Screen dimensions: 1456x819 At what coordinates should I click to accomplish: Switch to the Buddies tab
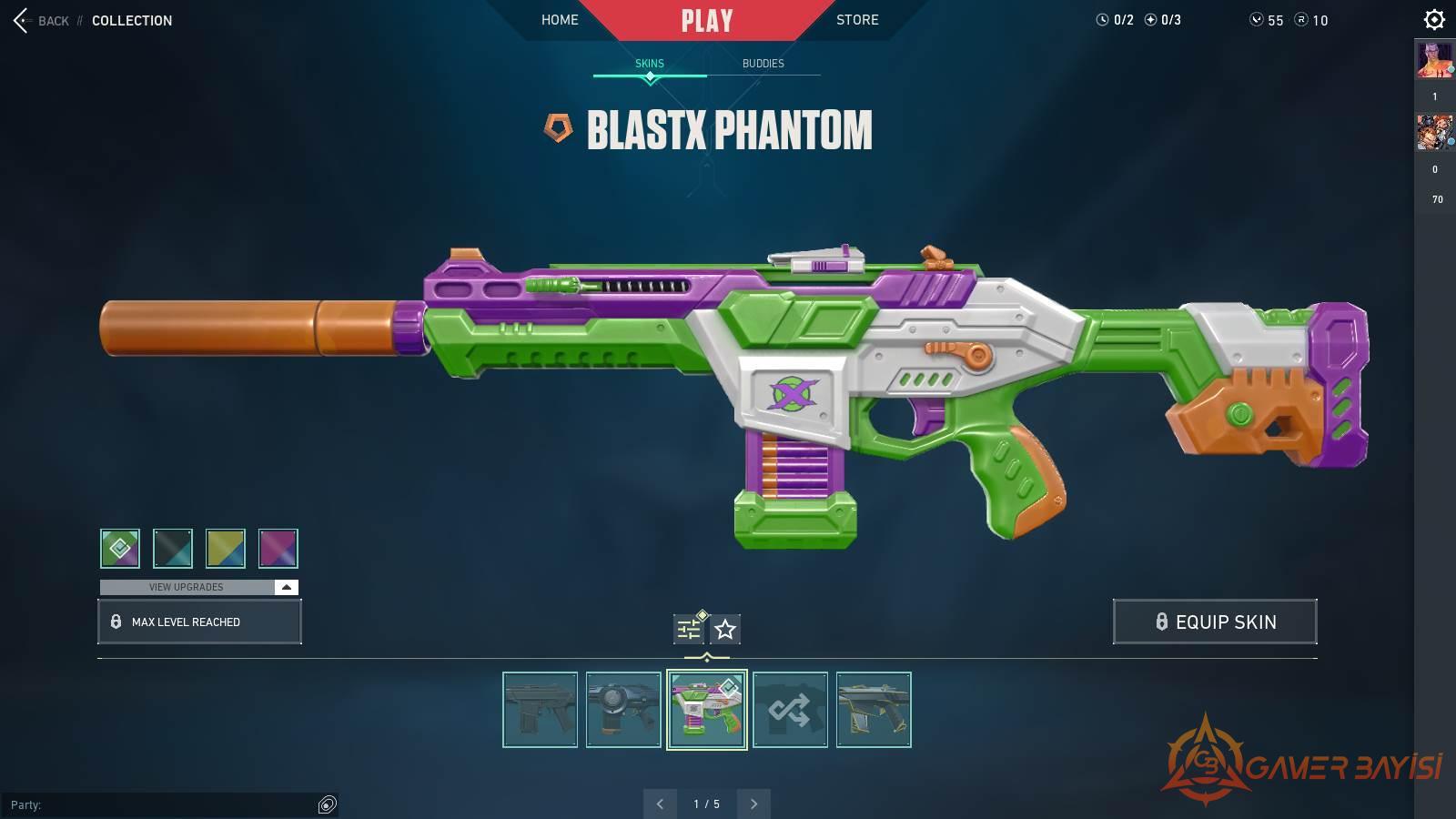point(763,63)
